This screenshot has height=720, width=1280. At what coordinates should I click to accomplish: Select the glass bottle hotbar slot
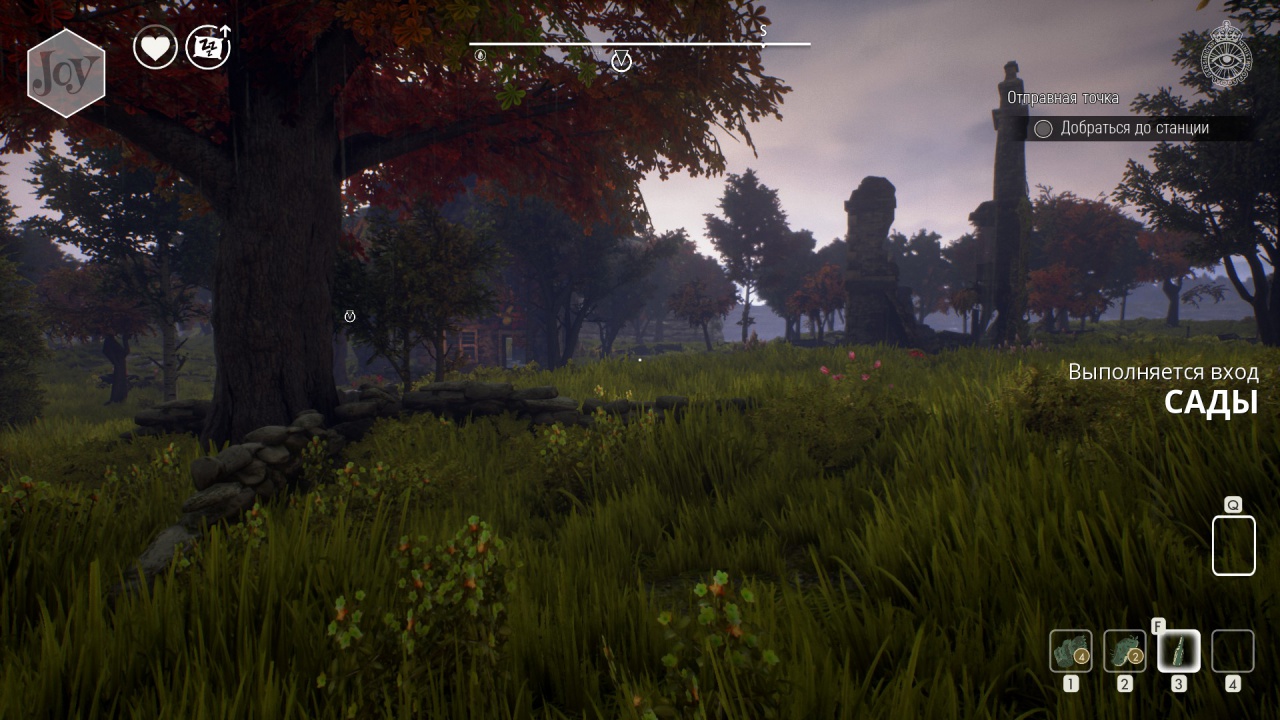click(x=1179, y=651)
